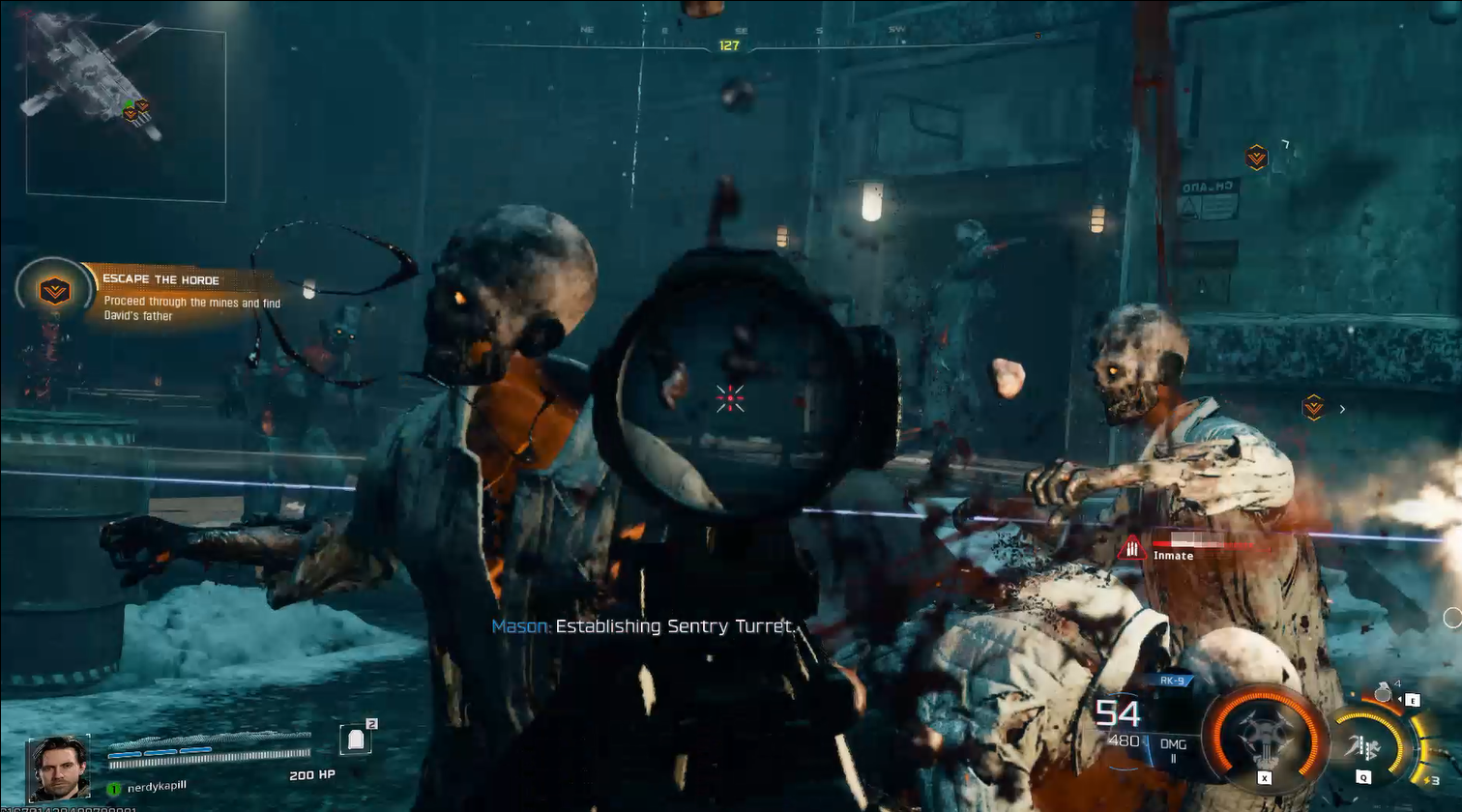Click the nerdykapill player name
Image resolution: width=1462 pixels, height=812 pixels.
point(155,787)
